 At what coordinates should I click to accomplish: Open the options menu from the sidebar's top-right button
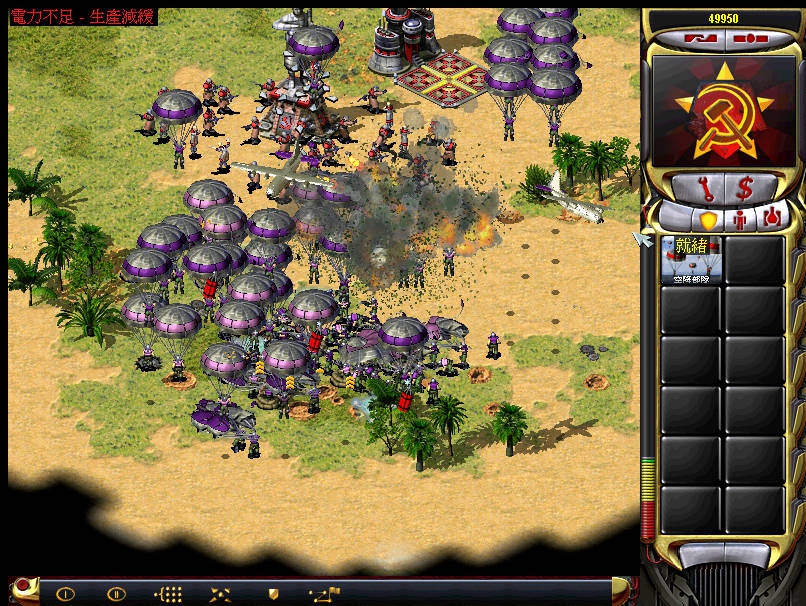click(753, 40)
